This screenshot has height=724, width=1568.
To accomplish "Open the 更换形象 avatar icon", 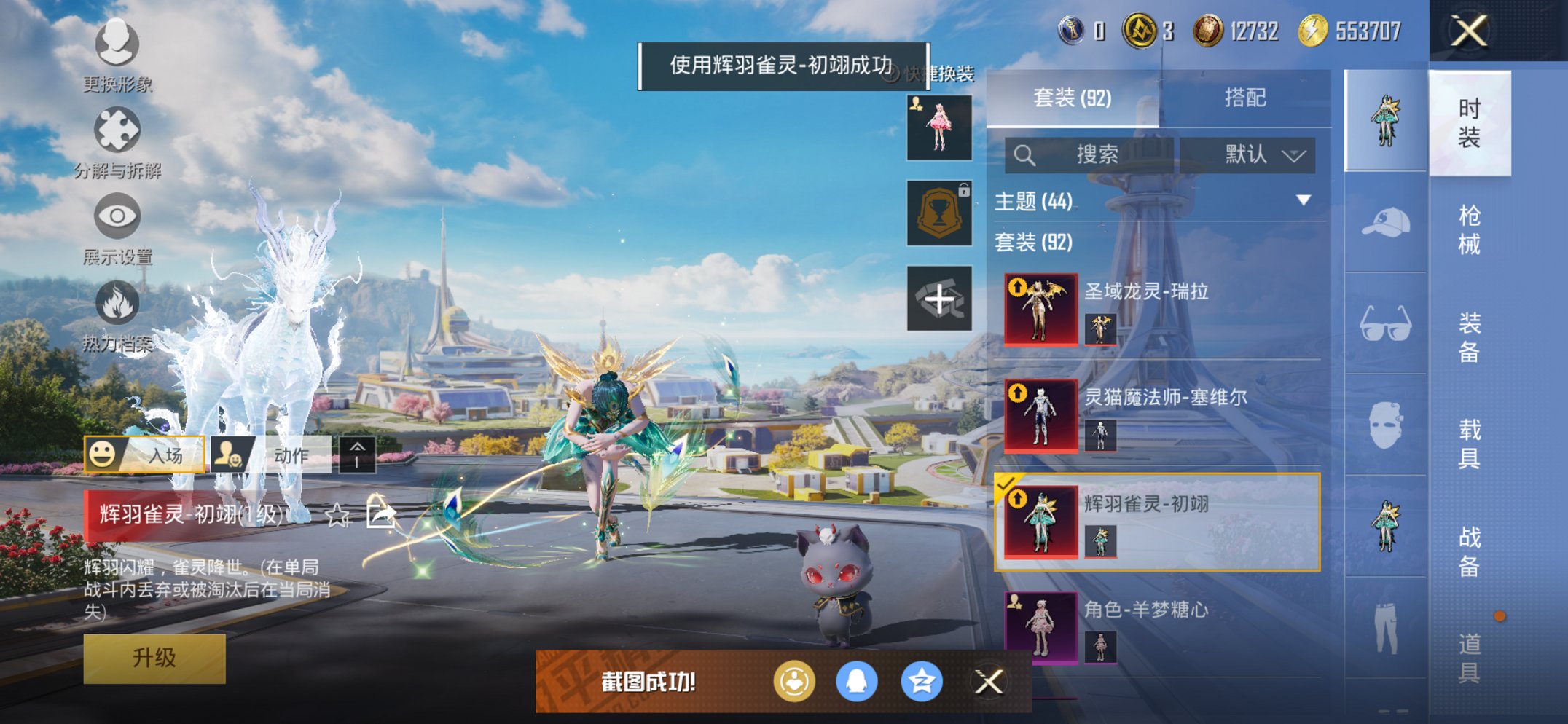I will [117, 45].
